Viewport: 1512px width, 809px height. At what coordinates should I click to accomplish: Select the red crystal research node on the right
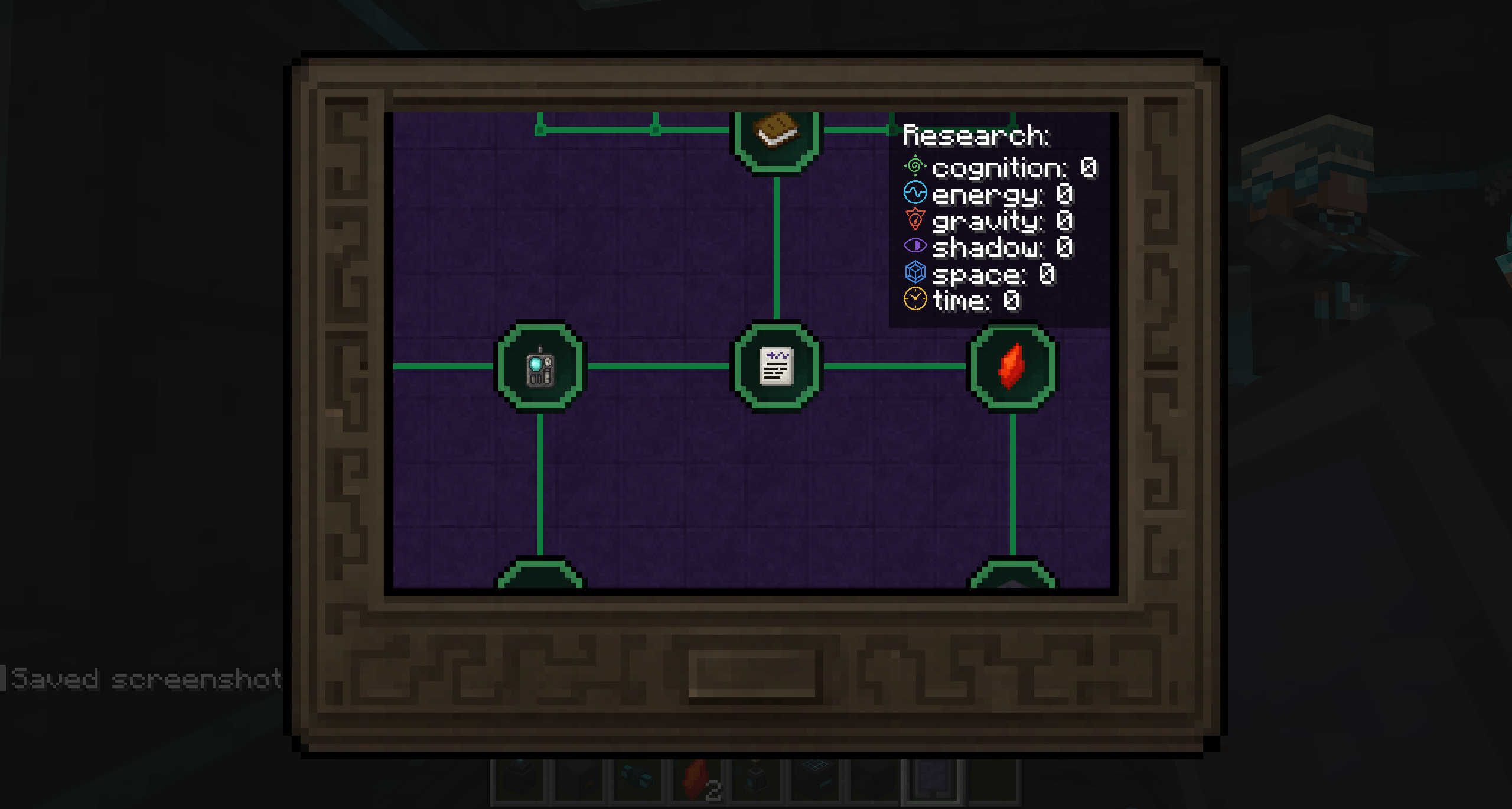[x=1011, y=366]
